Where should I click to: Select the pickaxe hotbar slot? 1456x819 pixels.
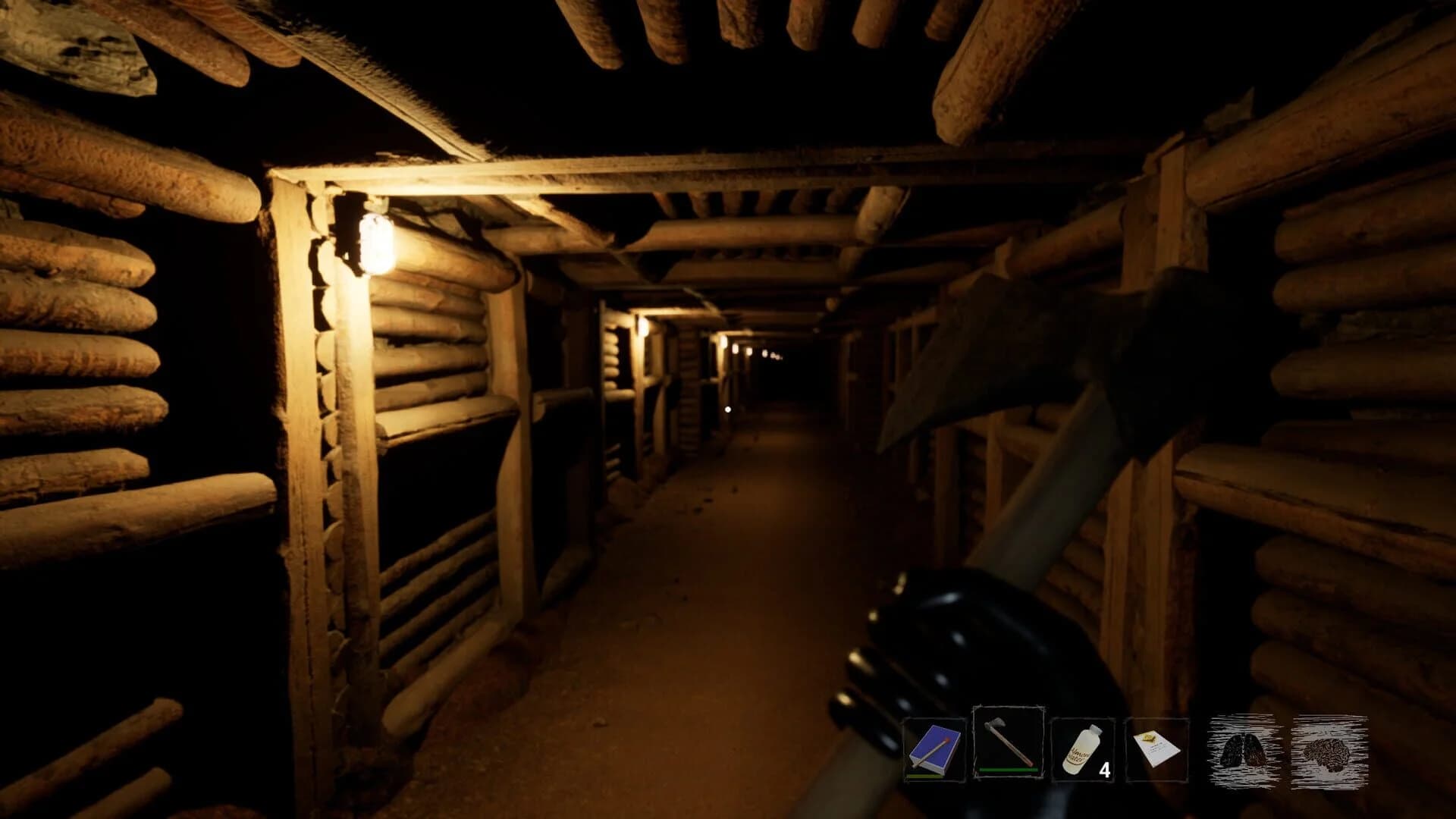coord(1008,745)
